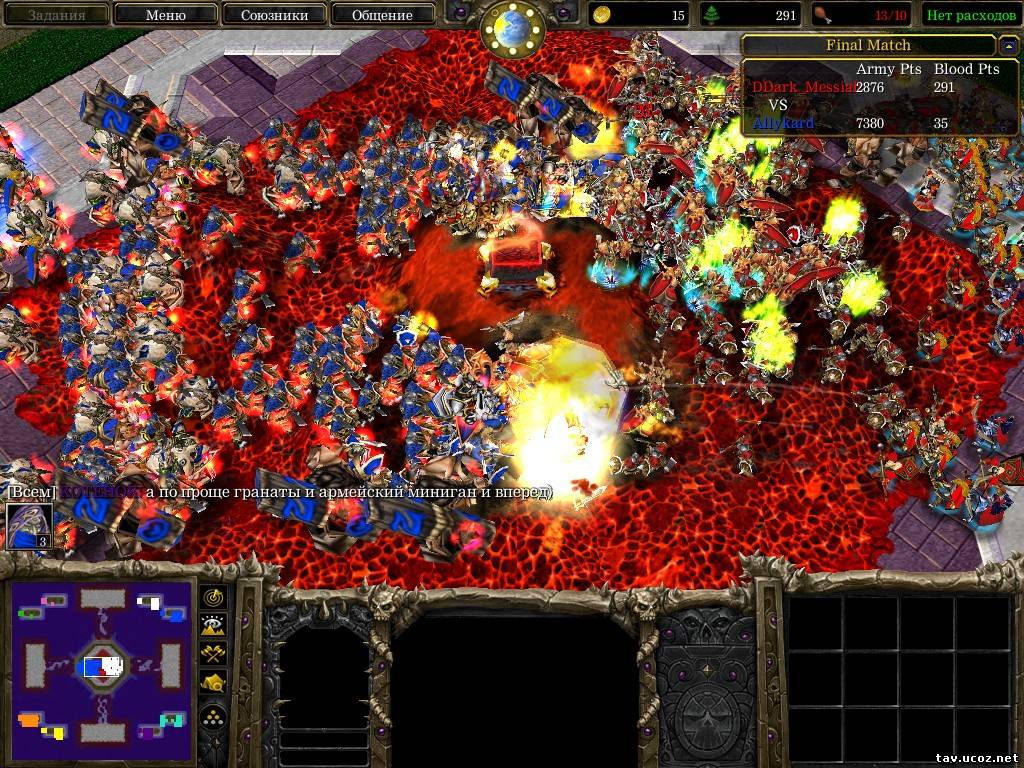Collapse the Final Match leaderboard
The height and width of the screenshot is (768, 1024).
1006,45
